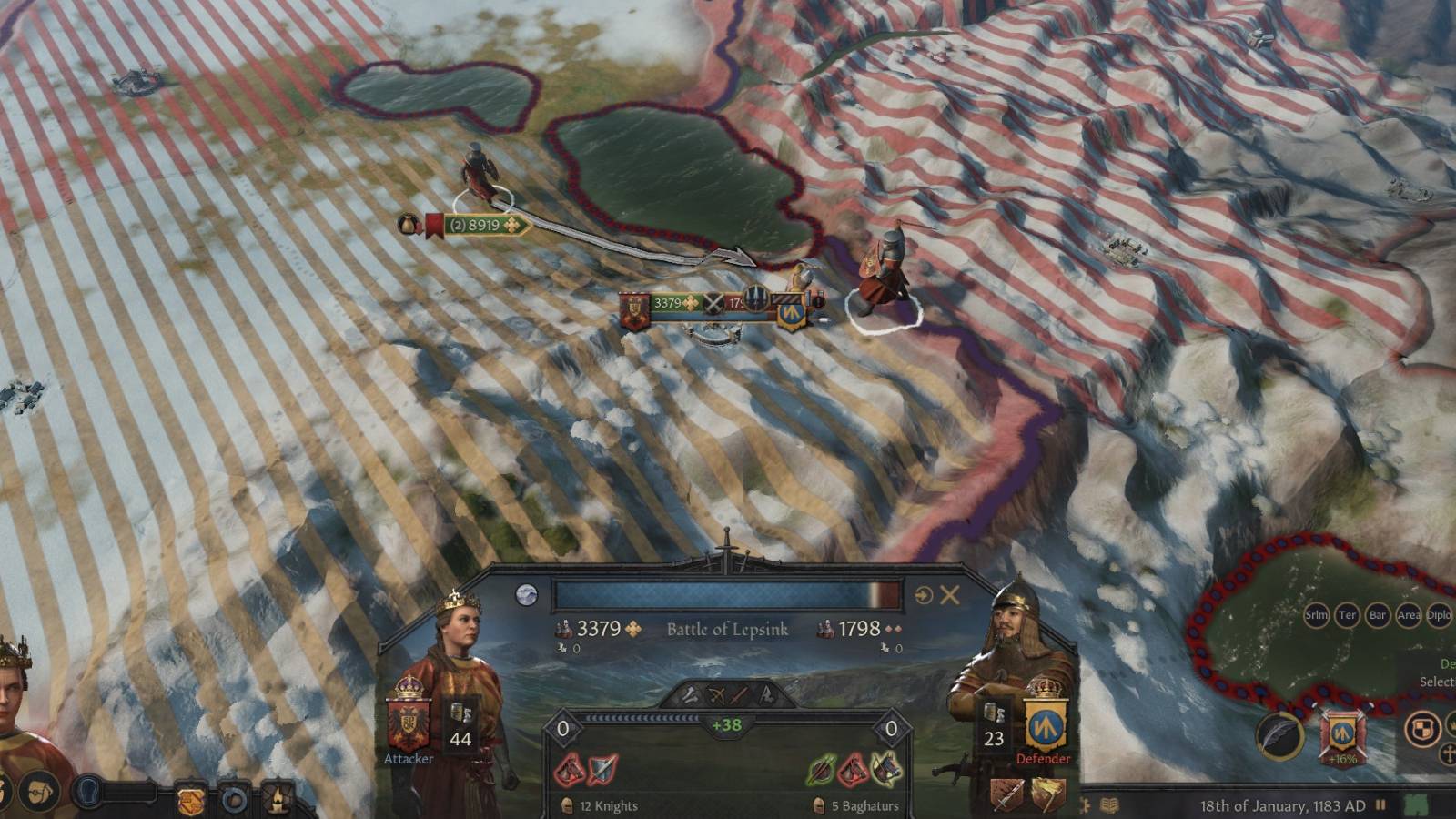
Task: Unpause the game clock
Action: (1381, 804)
